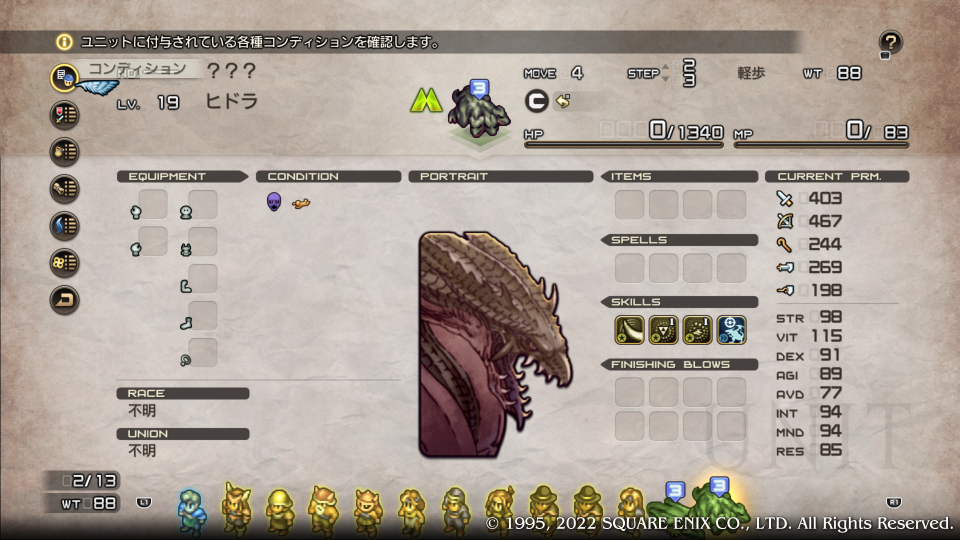Choose the blue dragon target skill
960x540 pixels.
point(731,330)
